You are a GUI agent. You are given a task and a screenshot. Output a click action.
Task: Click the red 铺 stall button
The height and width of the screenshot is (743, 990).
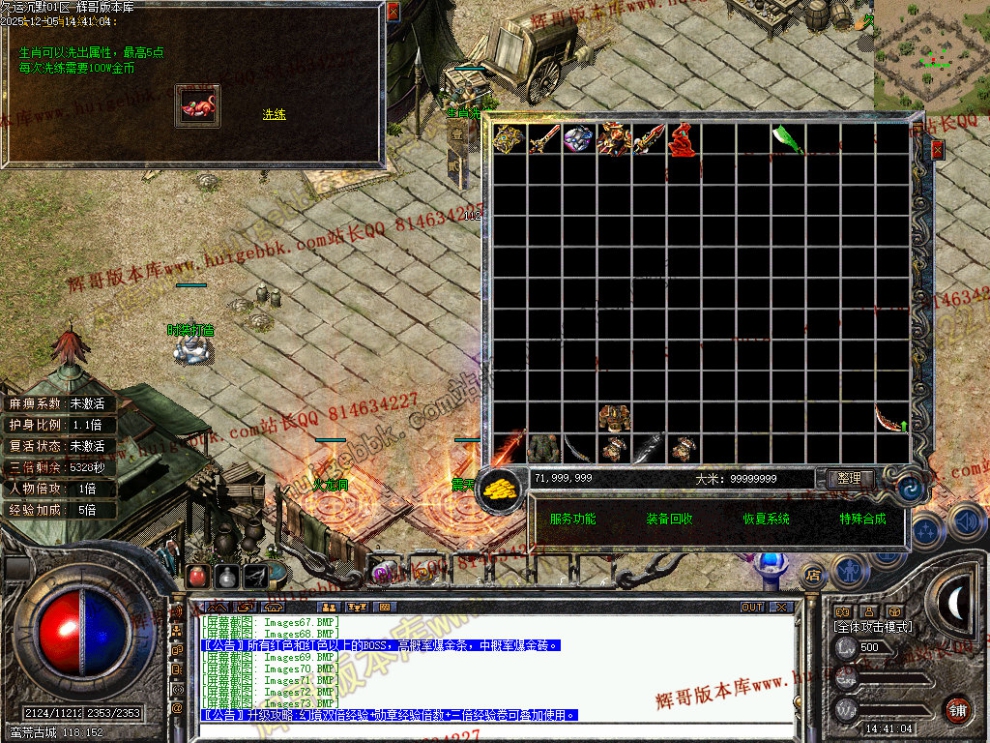[957, 708]
